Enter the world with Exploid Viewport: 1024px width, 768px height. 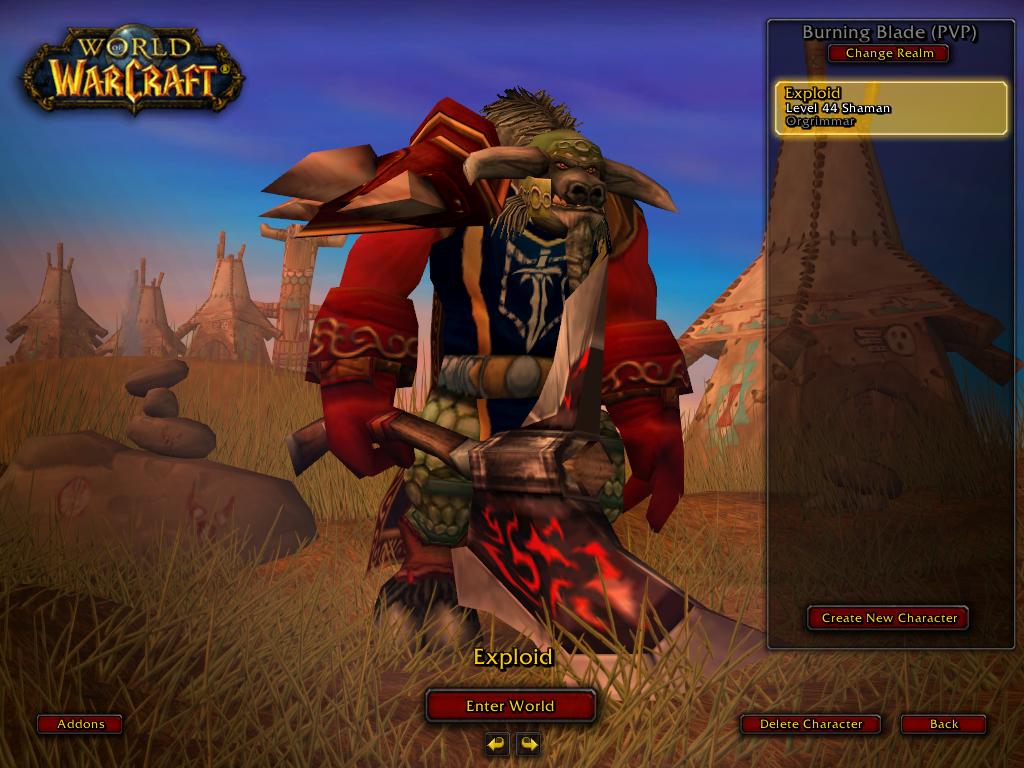click(x=510, y=706)
